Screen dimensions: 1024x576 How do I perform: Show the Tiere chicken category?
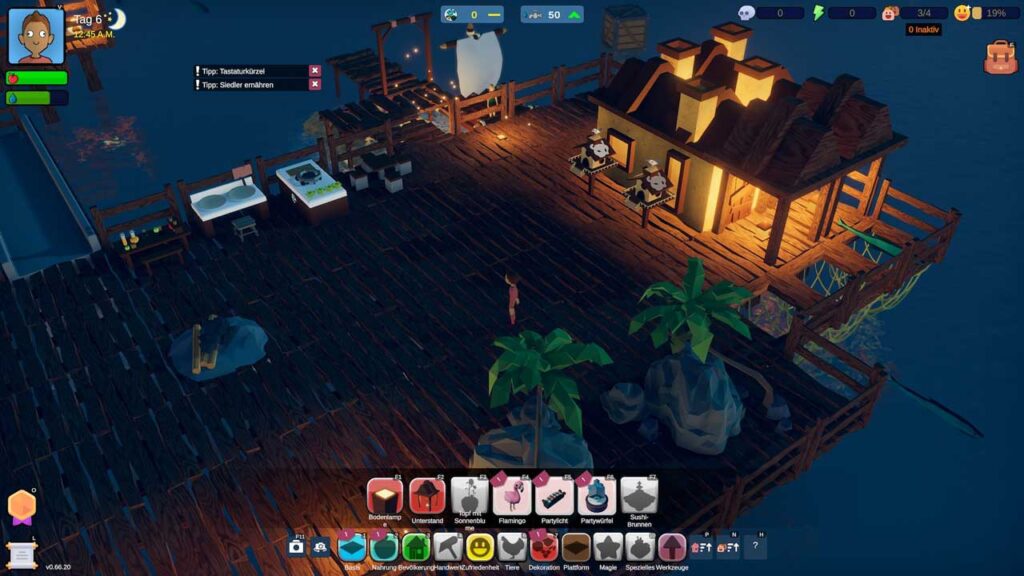[512, 547]
